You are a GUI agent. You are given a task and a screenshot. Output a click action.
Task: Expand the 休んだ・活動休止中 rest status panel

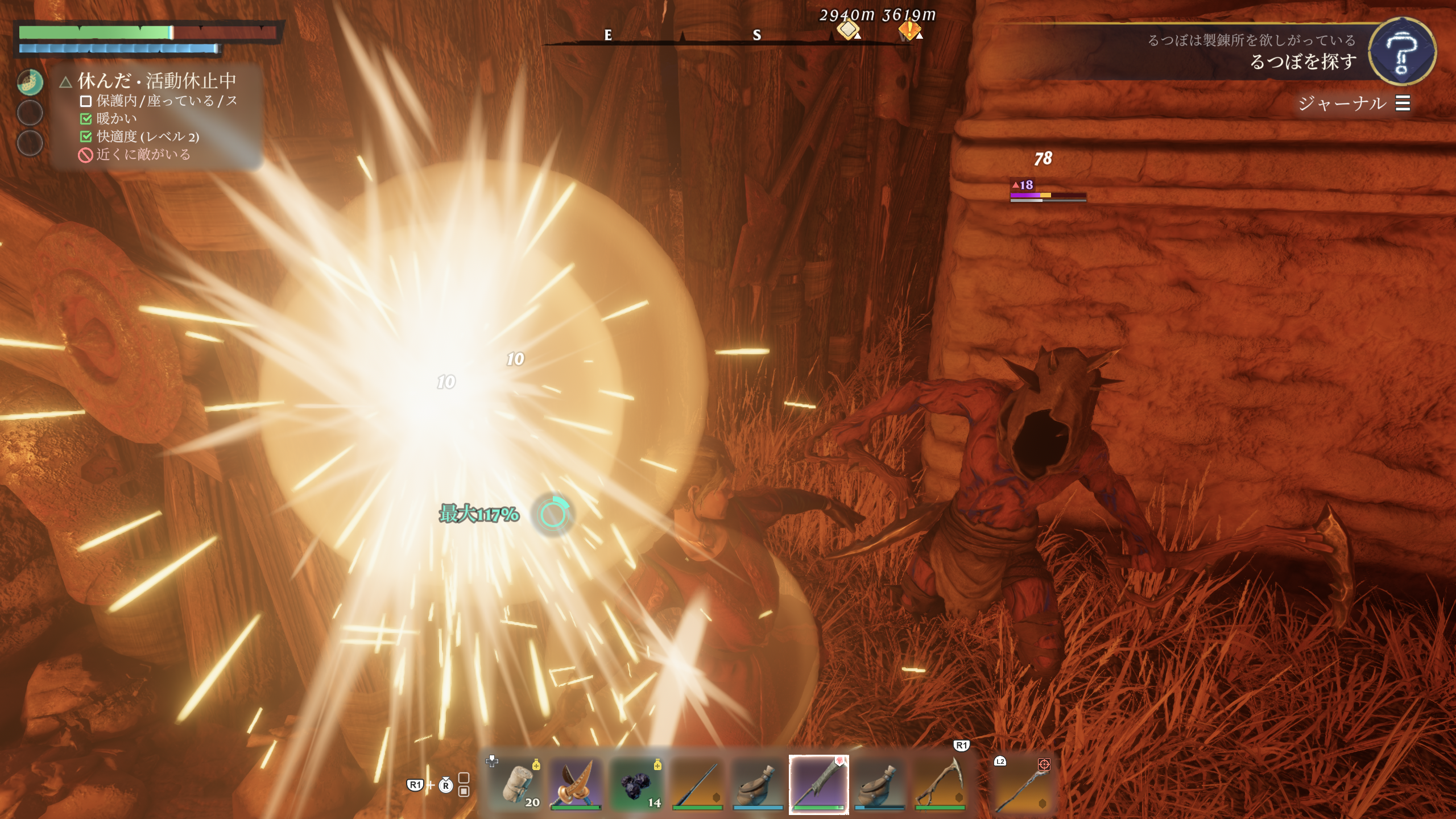[156, 81]
